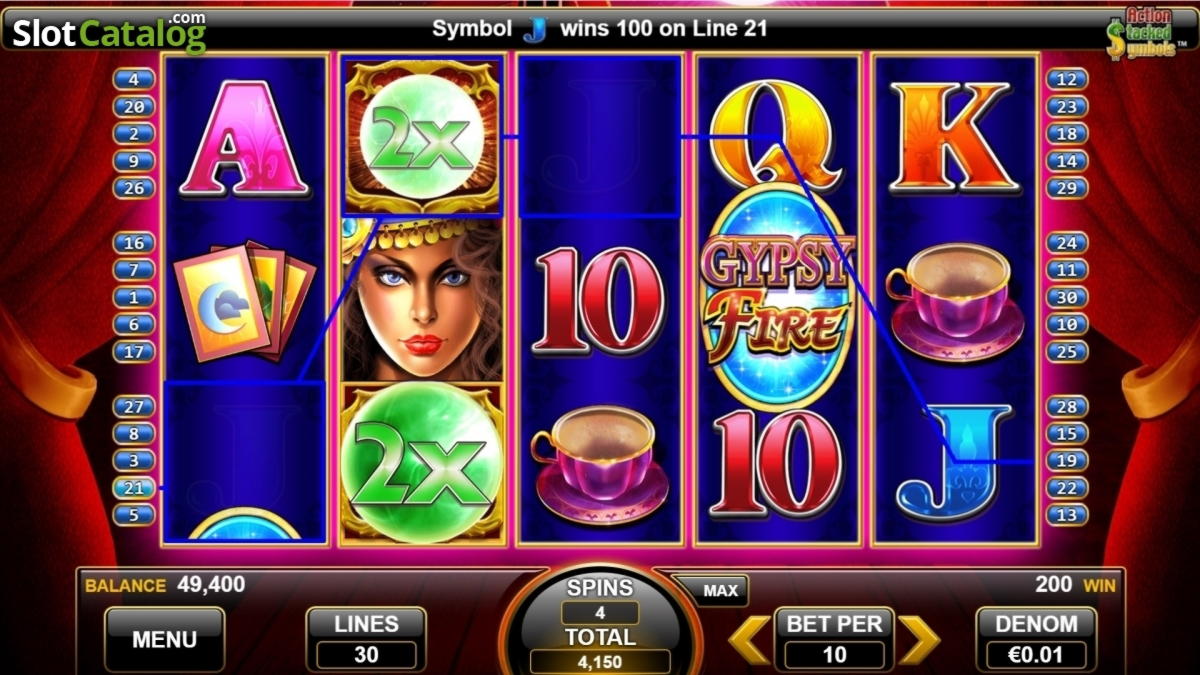
Task: Show payline 30 marker
Action: tap(1067, 297)
